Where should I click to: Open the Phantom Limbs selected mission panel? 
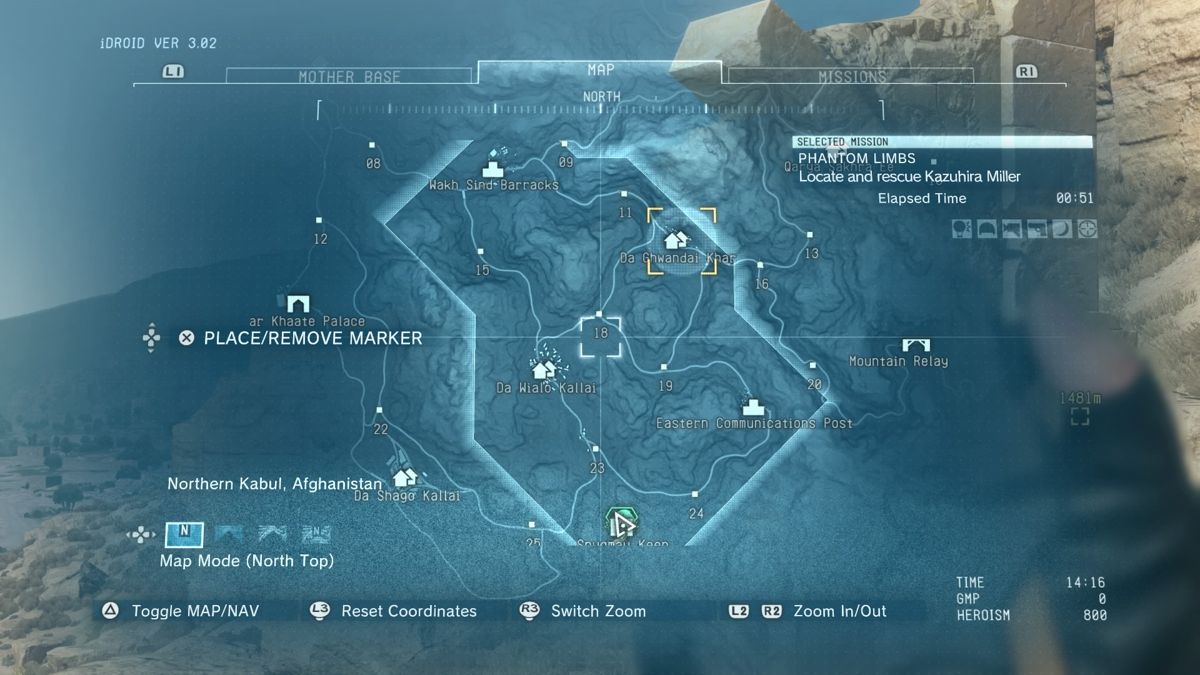pyautogui.click(x=942, y=166)
